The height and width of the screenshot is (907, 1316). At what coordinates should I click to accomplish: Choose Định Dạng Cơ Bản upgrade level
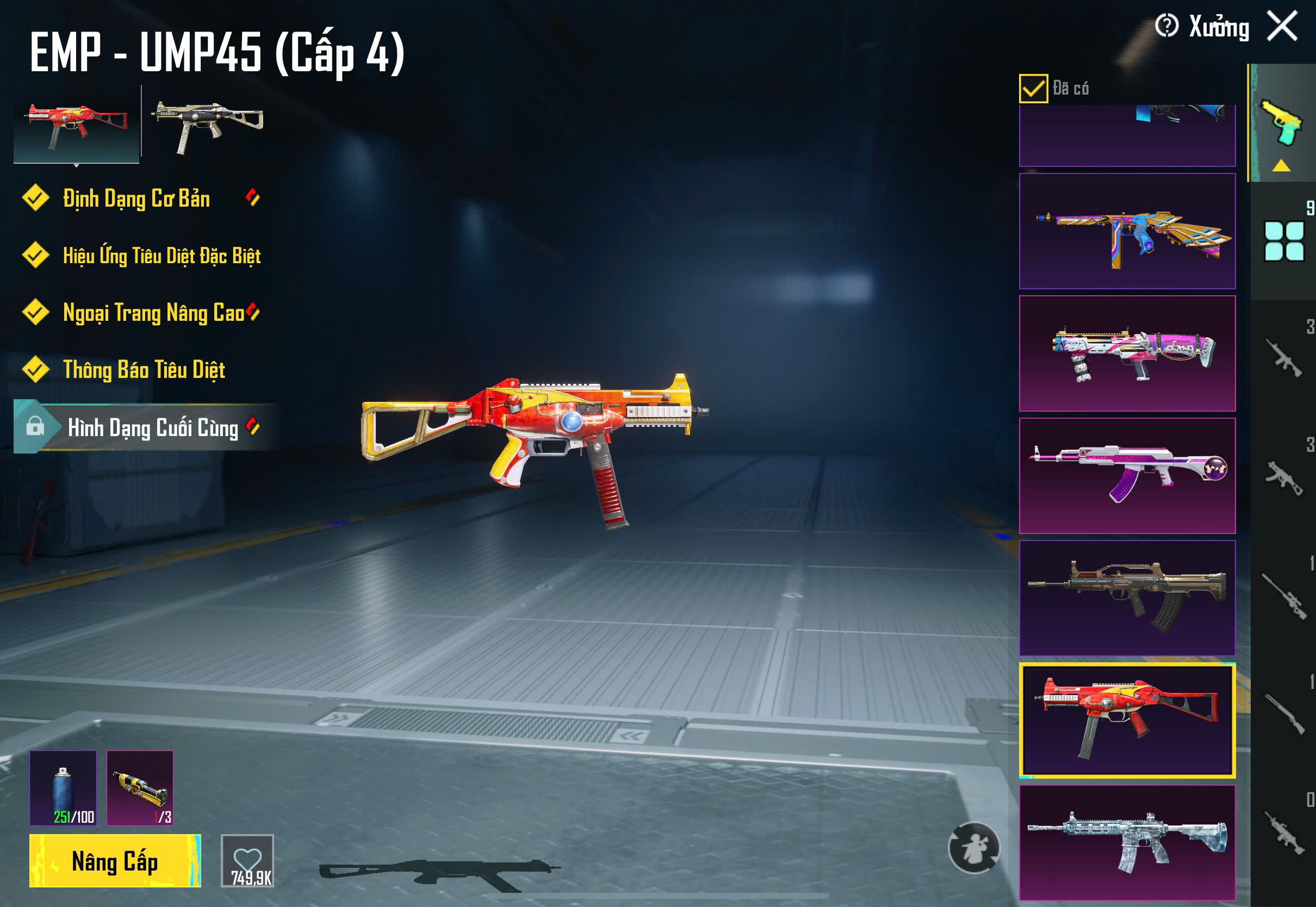tap(136, 199)
